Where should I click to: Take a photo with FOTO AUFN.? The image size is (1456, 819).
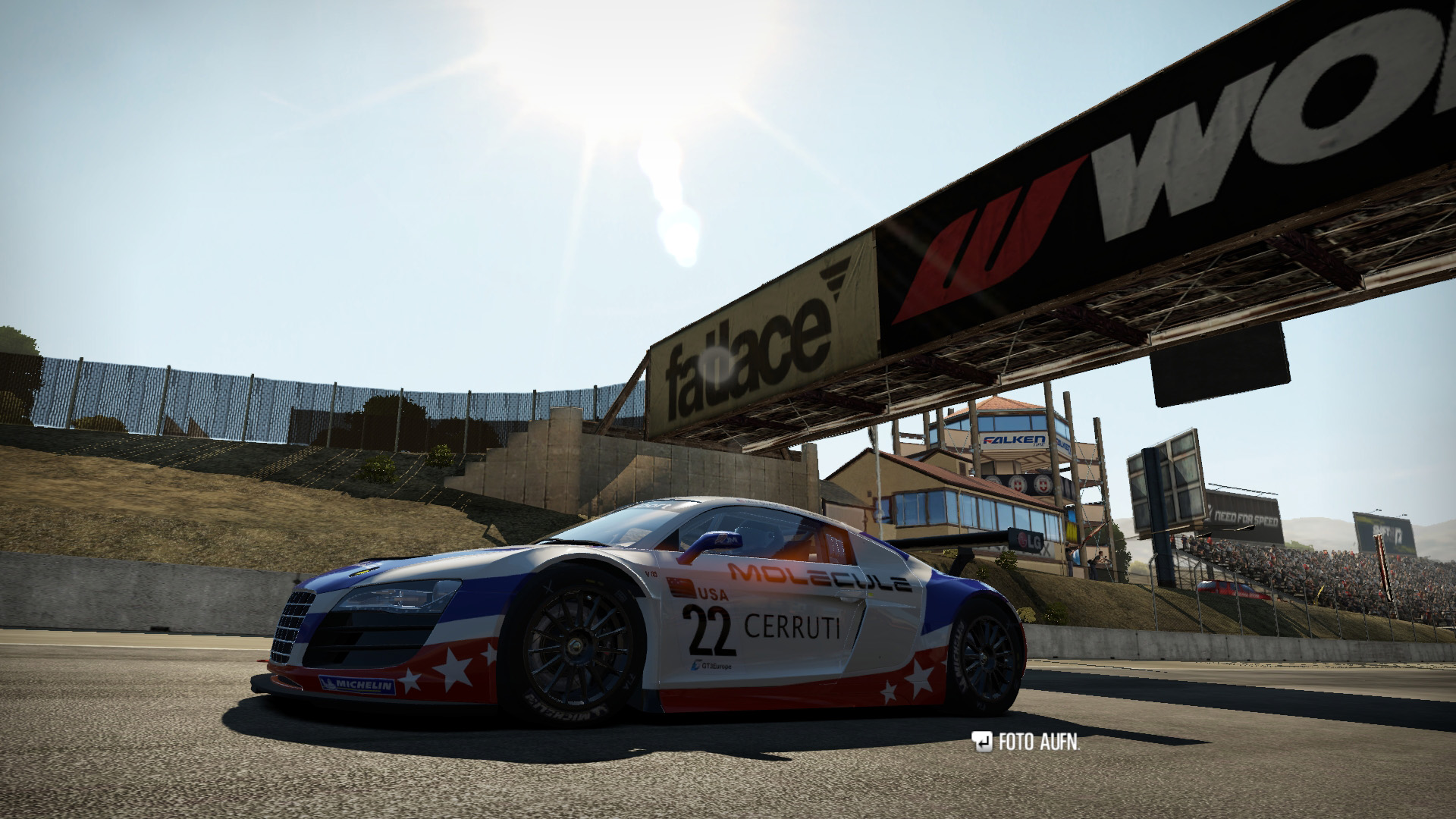(1027, 742)
